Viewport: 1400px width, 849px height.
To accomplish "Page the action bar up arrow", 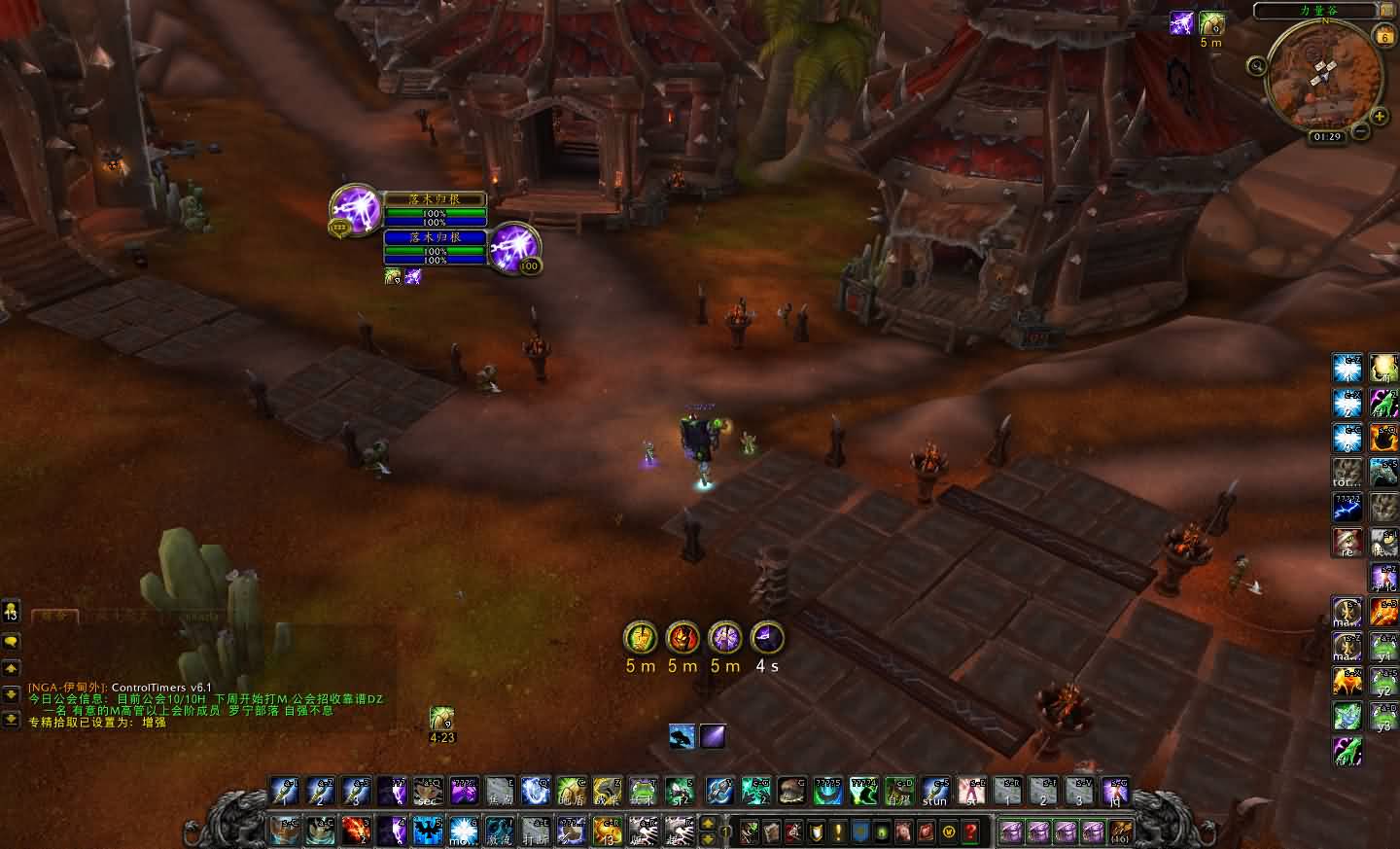I will 709,825.
